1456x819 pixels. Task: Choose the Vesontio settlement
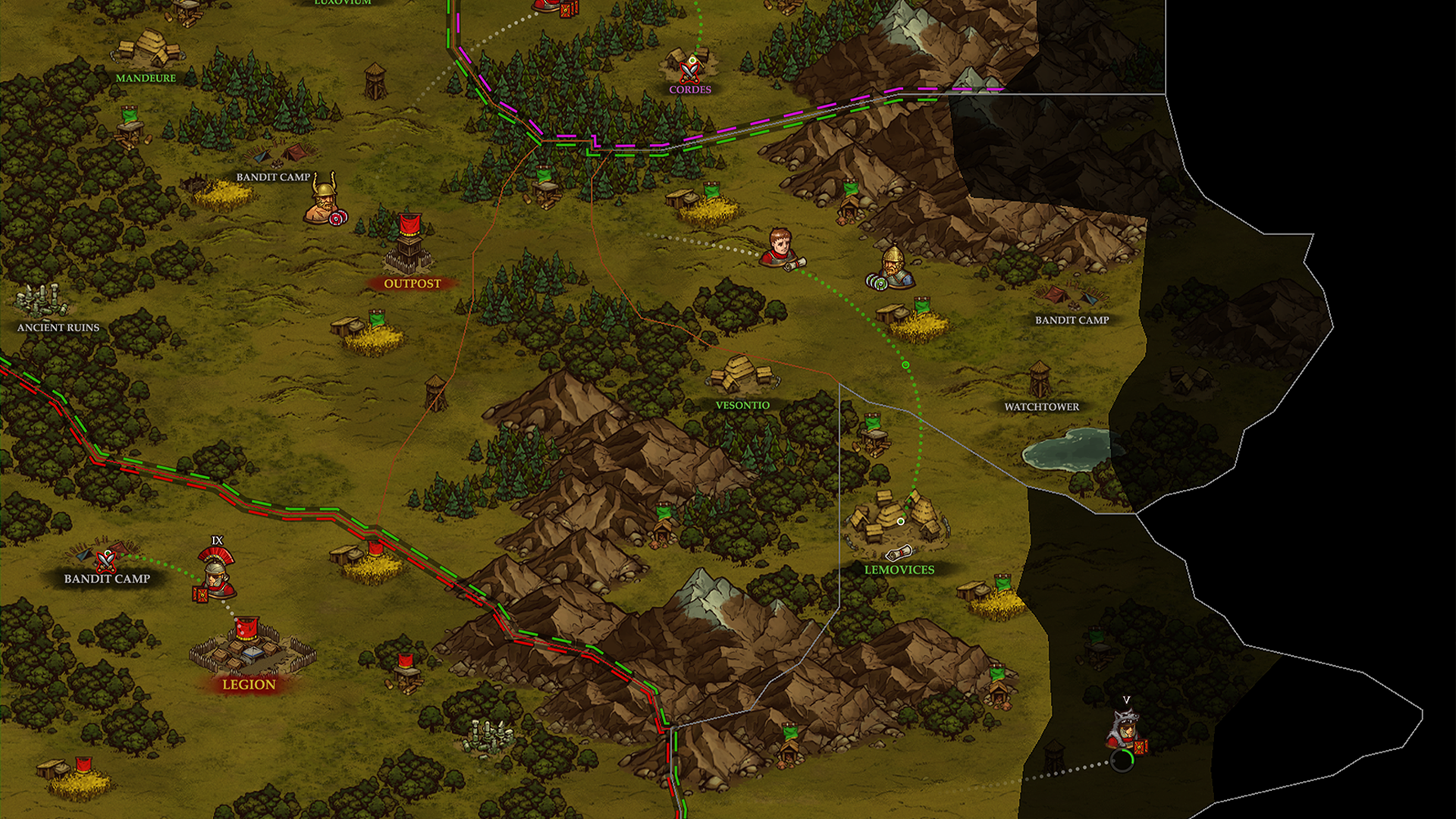741,375
